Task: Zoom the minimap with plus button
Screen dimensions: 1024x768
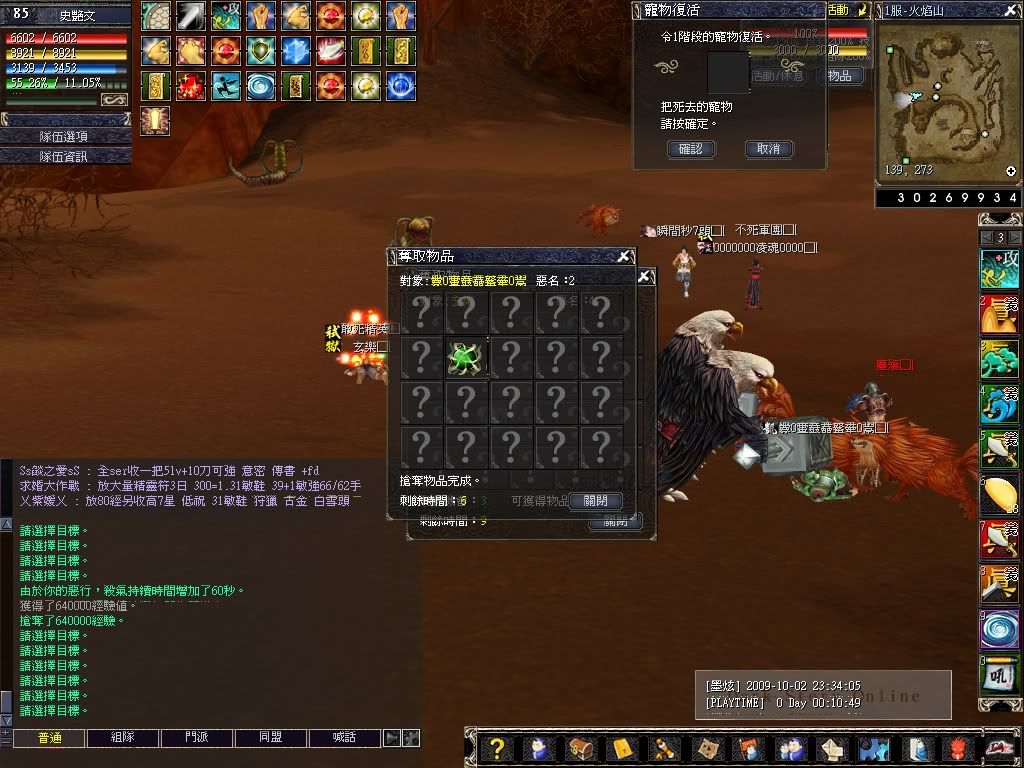Action: 1011,171
